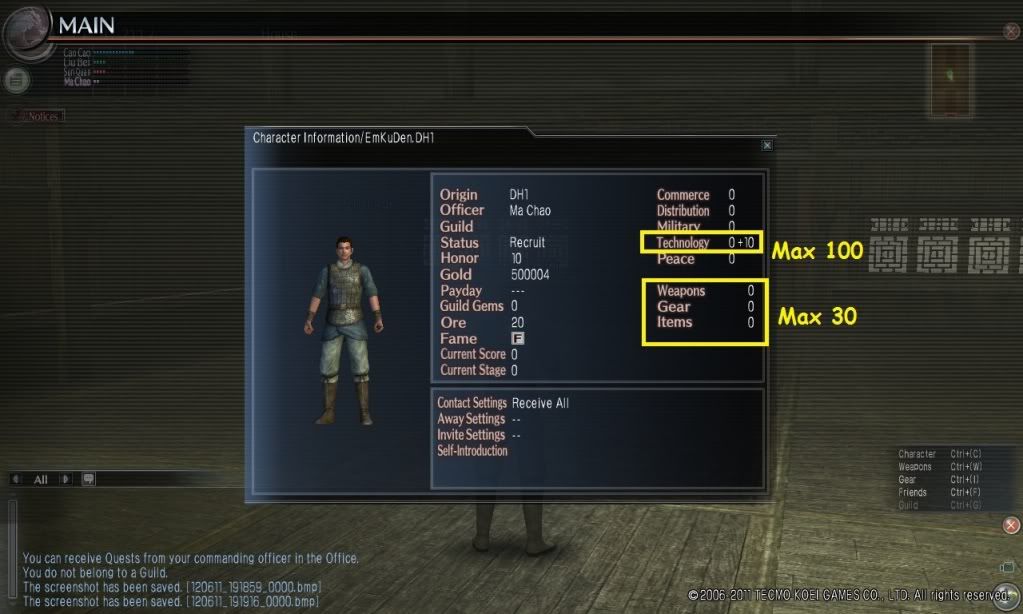Switch chat filter with the left arrow
Image resolution: width=1023 pixels, height=614 pixels.
[15, 479]
